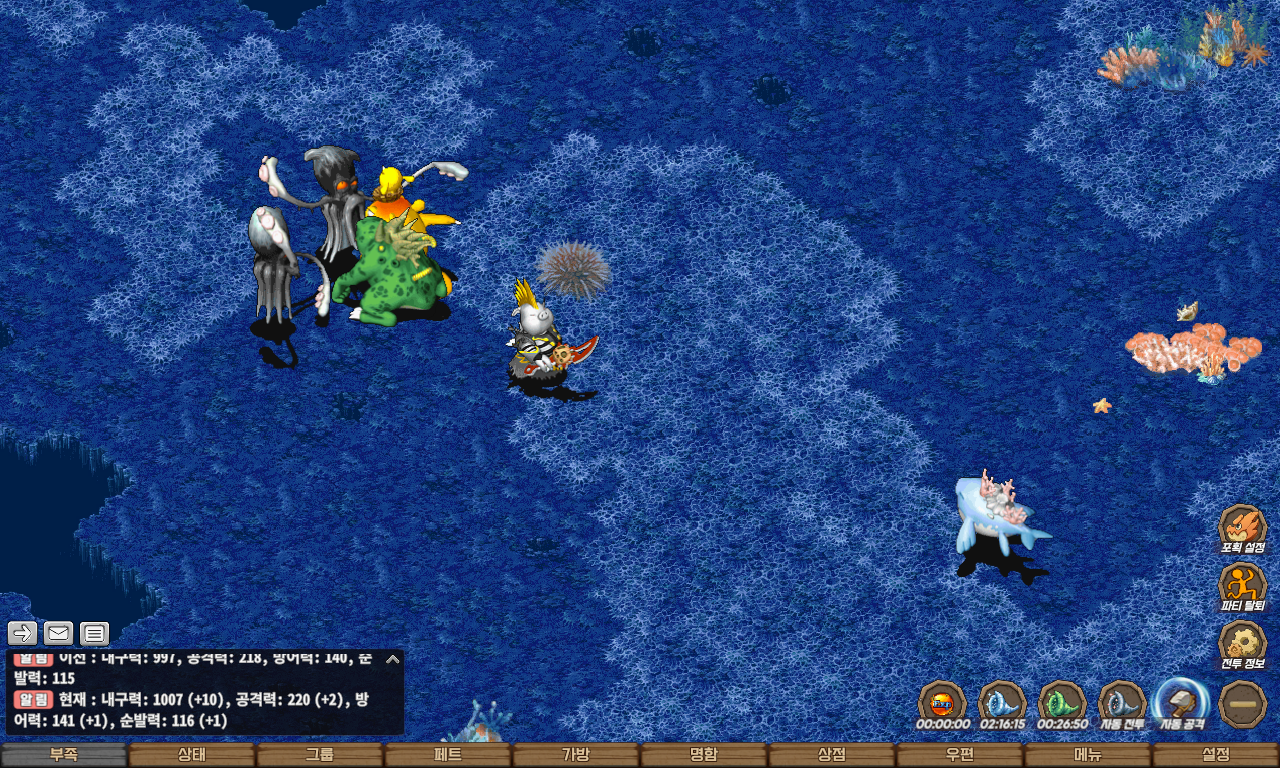This screenshot has height=768, width=1280.
Task: Toggle 자동 전투 auto battle
Action: tap(1122, 702)
